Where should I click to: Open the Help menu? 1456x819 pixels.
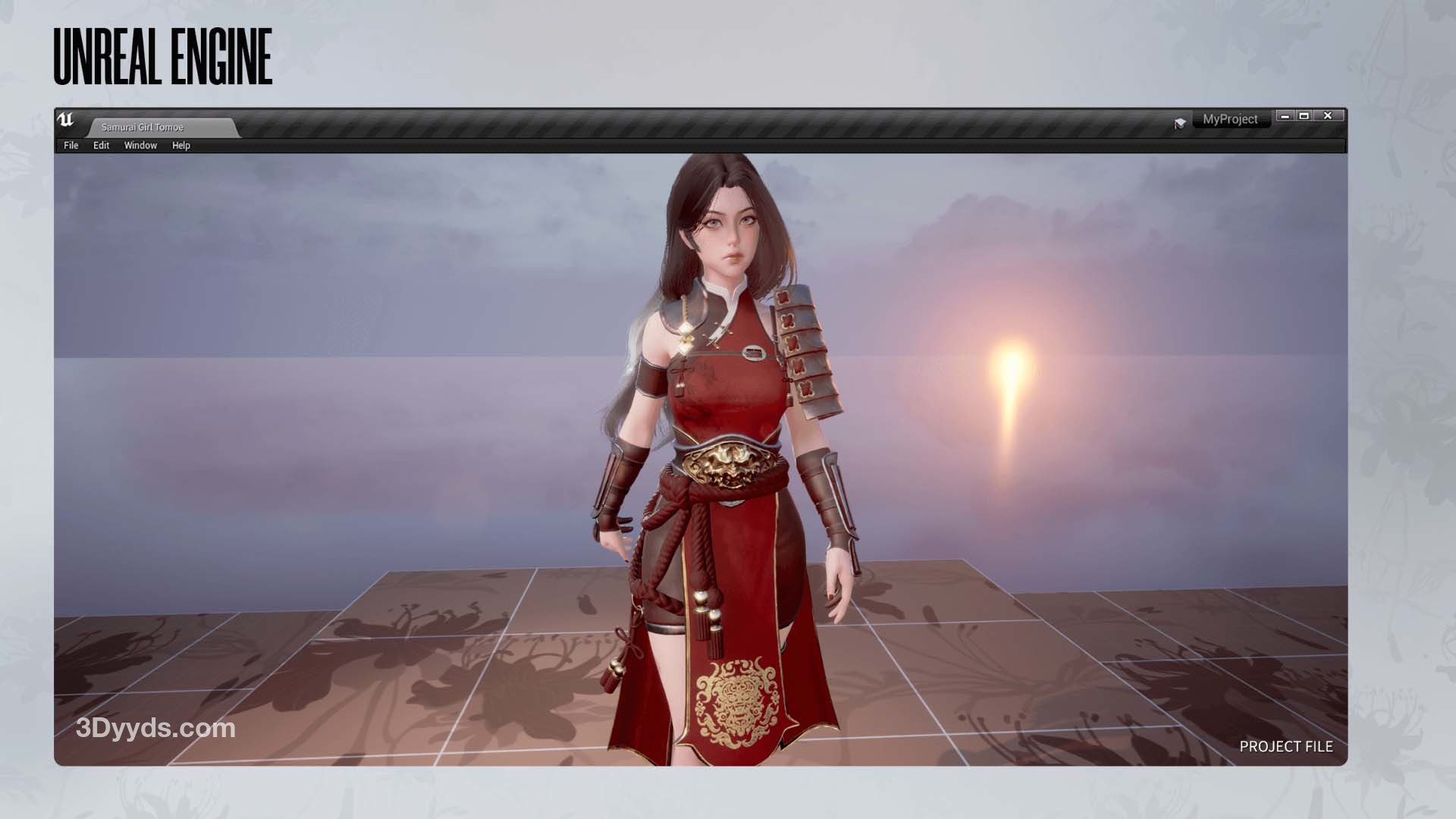click(x=180, y=146)
